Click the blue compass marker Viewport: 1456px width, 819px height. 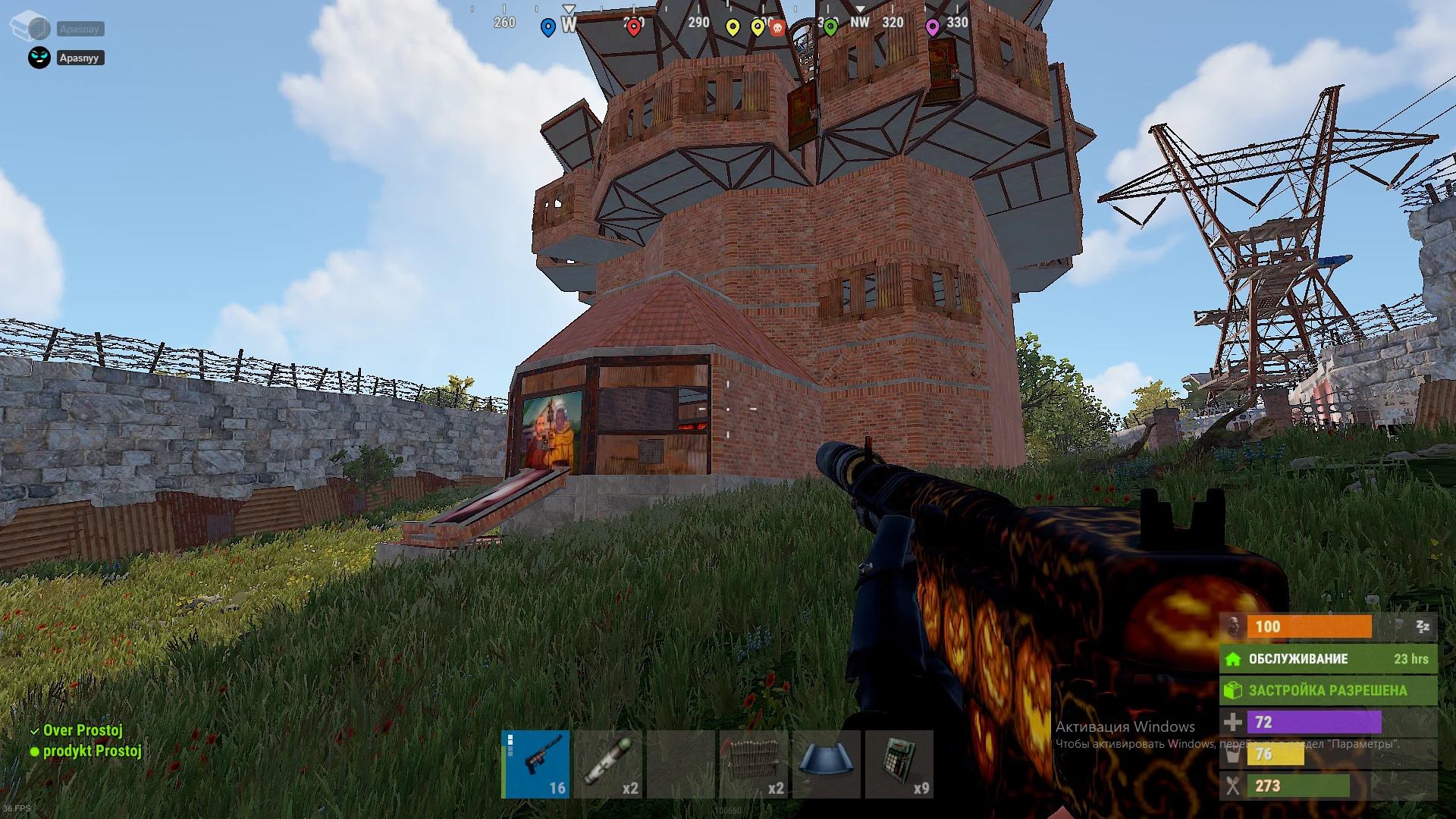click(x=548, y=28)
